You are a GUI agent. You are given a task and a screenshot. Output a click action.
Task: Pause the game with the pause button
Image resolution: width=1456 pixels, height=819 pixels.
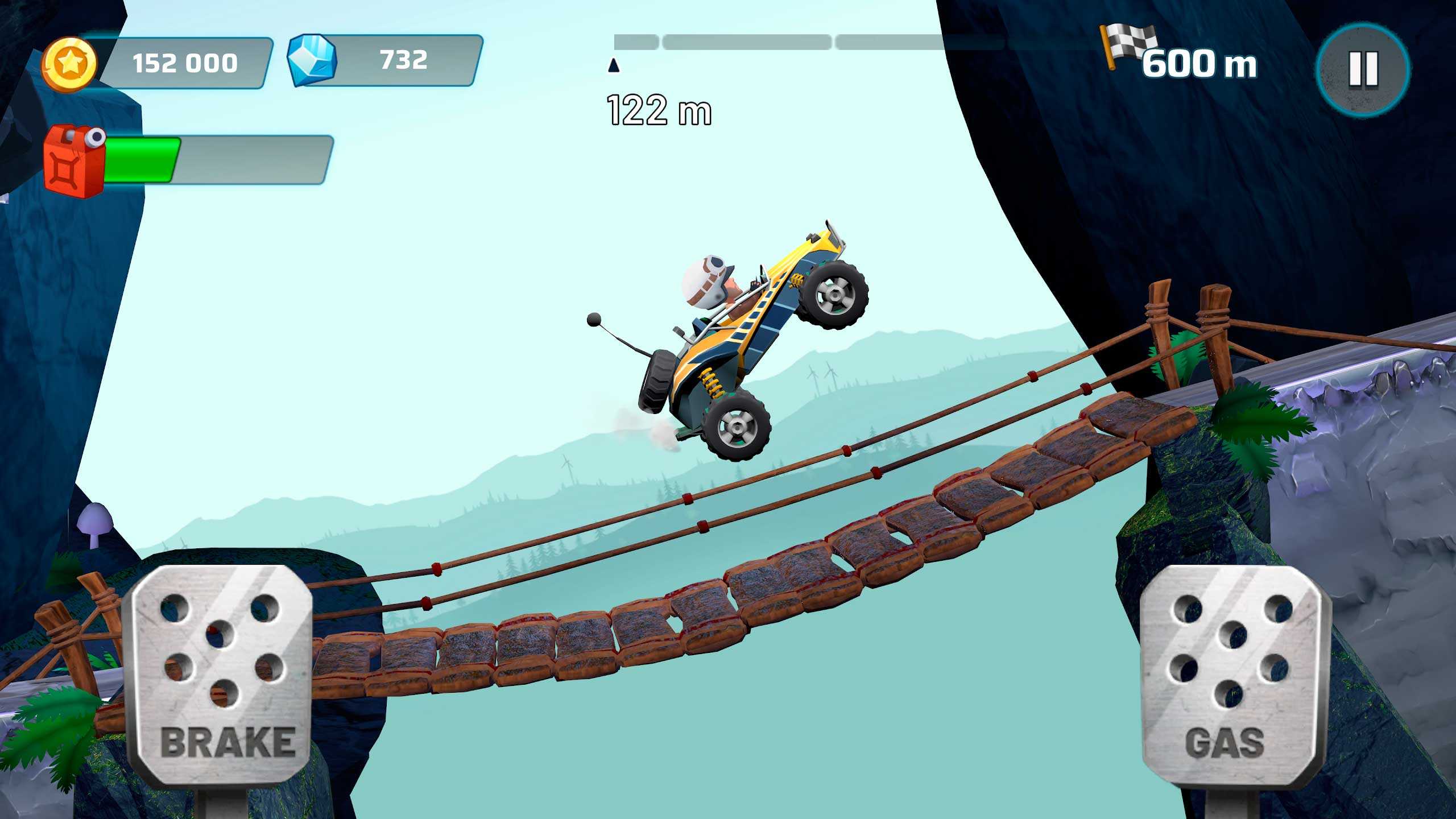click(1363, 69)
